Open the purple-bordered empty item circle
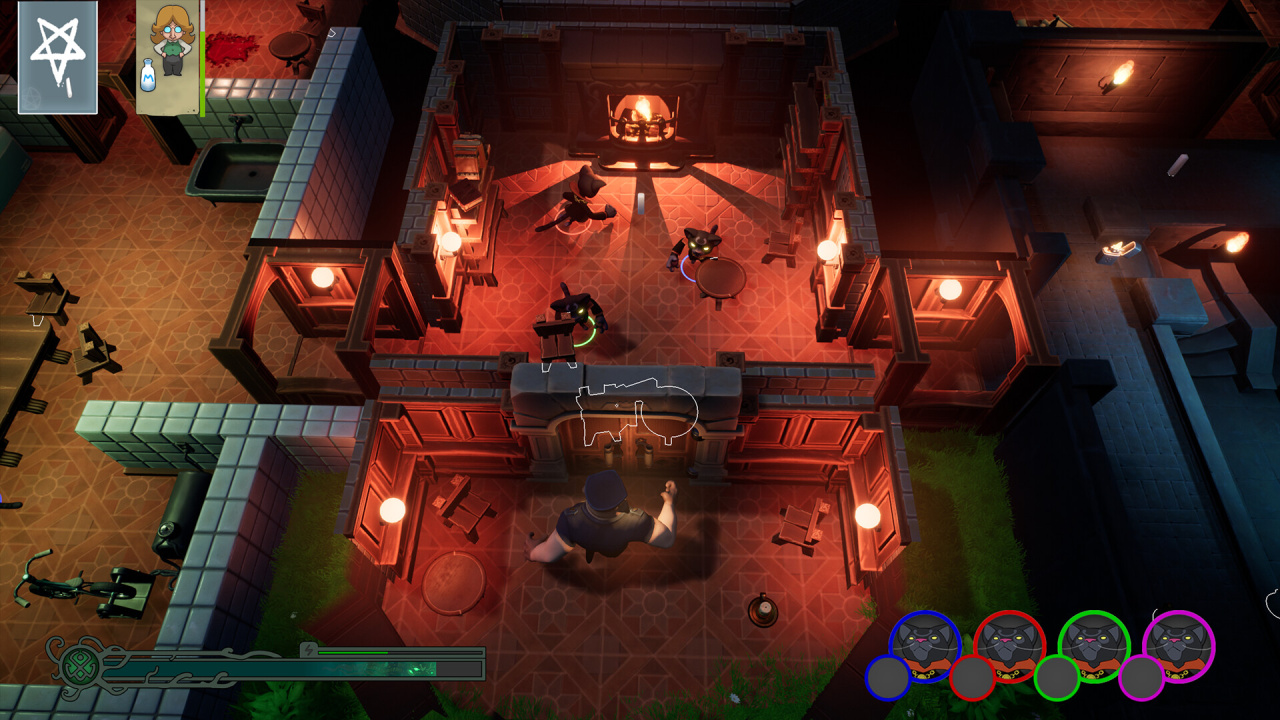Image resolution: width=1280 pixels, height=720 pixels. click(1141, 677)
